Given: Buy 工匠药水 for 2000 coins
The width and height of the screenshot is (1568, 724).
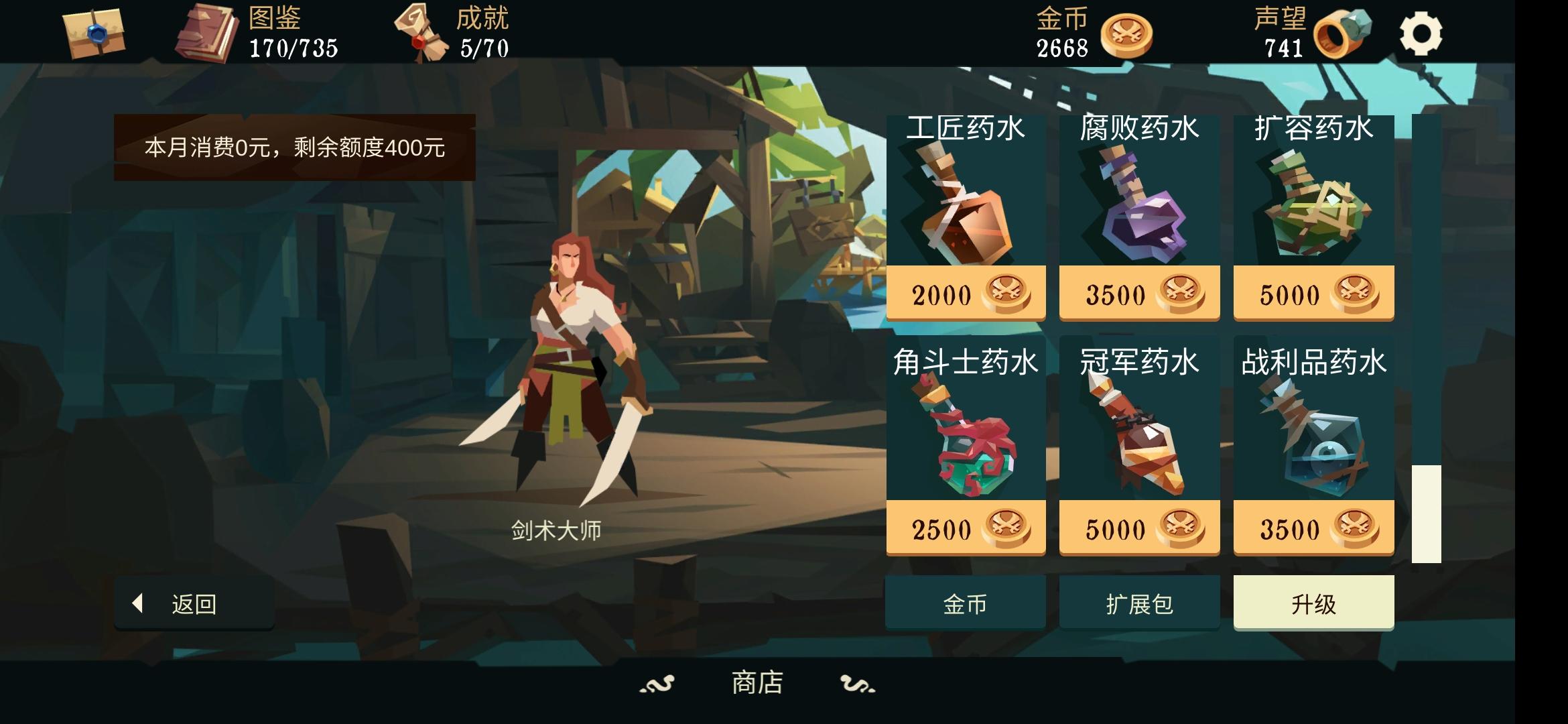Looking at the screenshot, I should click(965, 293).
